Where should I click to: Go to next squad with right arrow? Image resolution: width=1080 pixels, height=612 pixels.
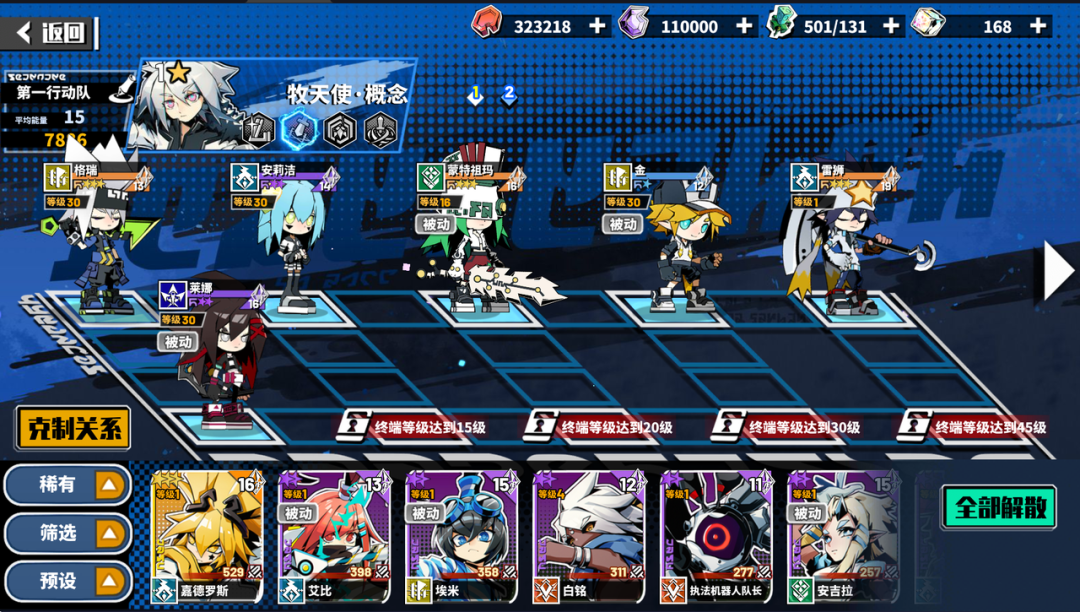coord(1056,271)
